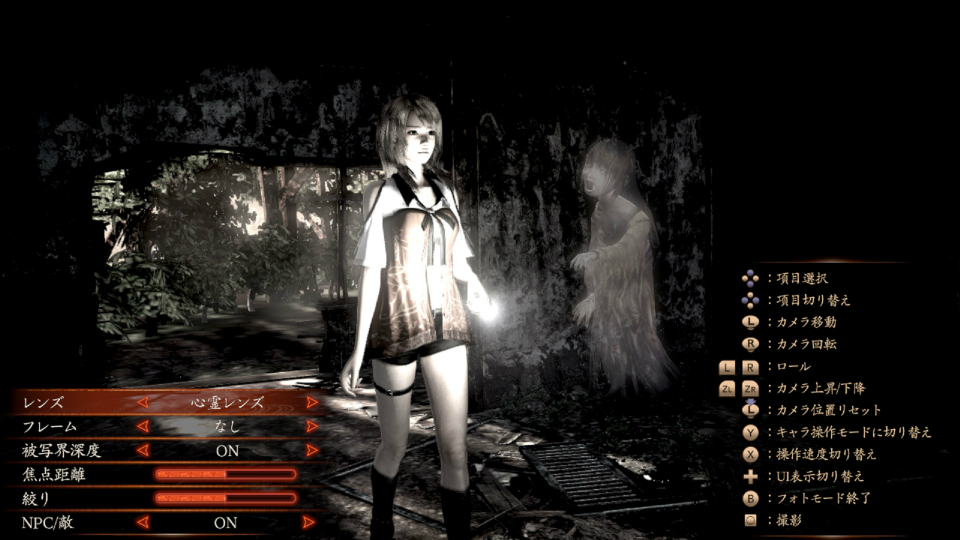Click the left arrow on the NPC/敵 row
Screen dimensions: 960x540
click(x=142, y=522)
